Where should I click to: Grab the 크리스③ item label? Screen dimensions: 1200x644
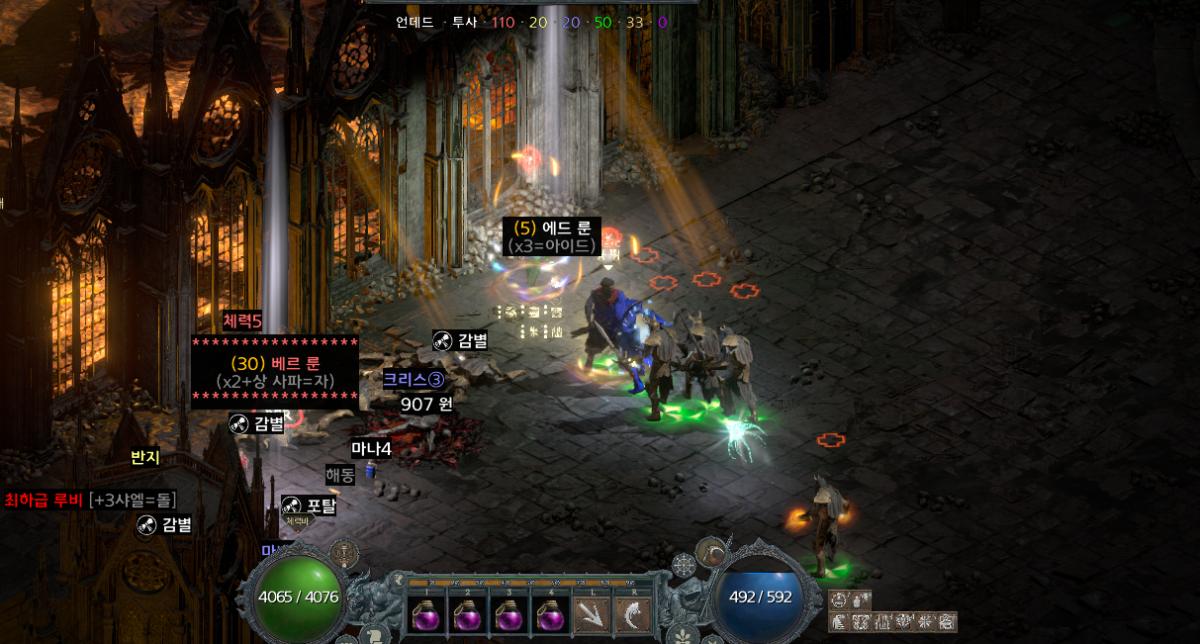point(413,379)
